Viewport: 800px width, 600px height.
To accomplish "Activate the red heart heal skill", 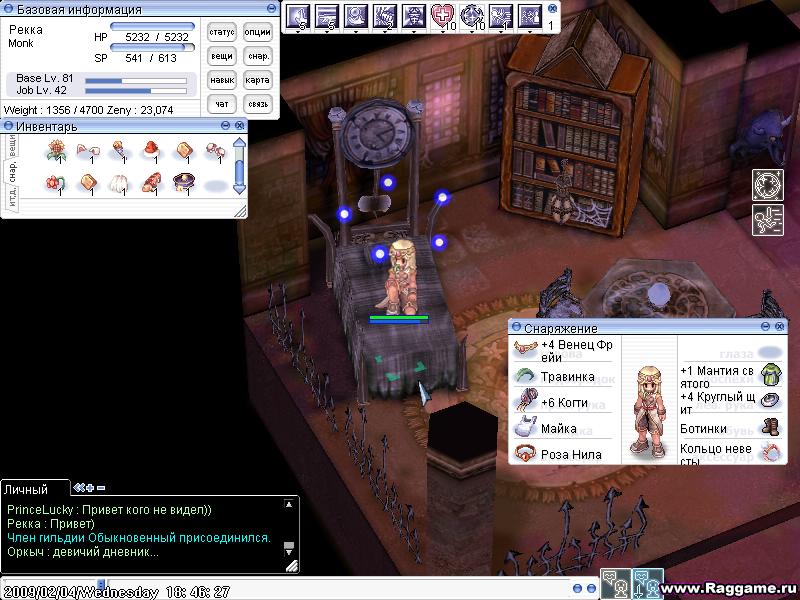I will tap(443, 16).
